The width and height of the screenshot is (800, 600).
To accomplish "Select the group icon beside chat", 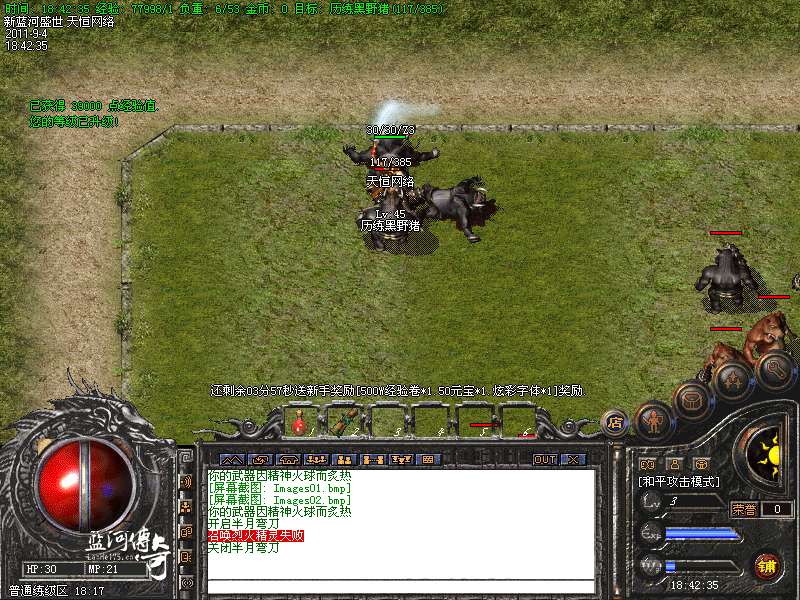I will [x=186, y=507].
